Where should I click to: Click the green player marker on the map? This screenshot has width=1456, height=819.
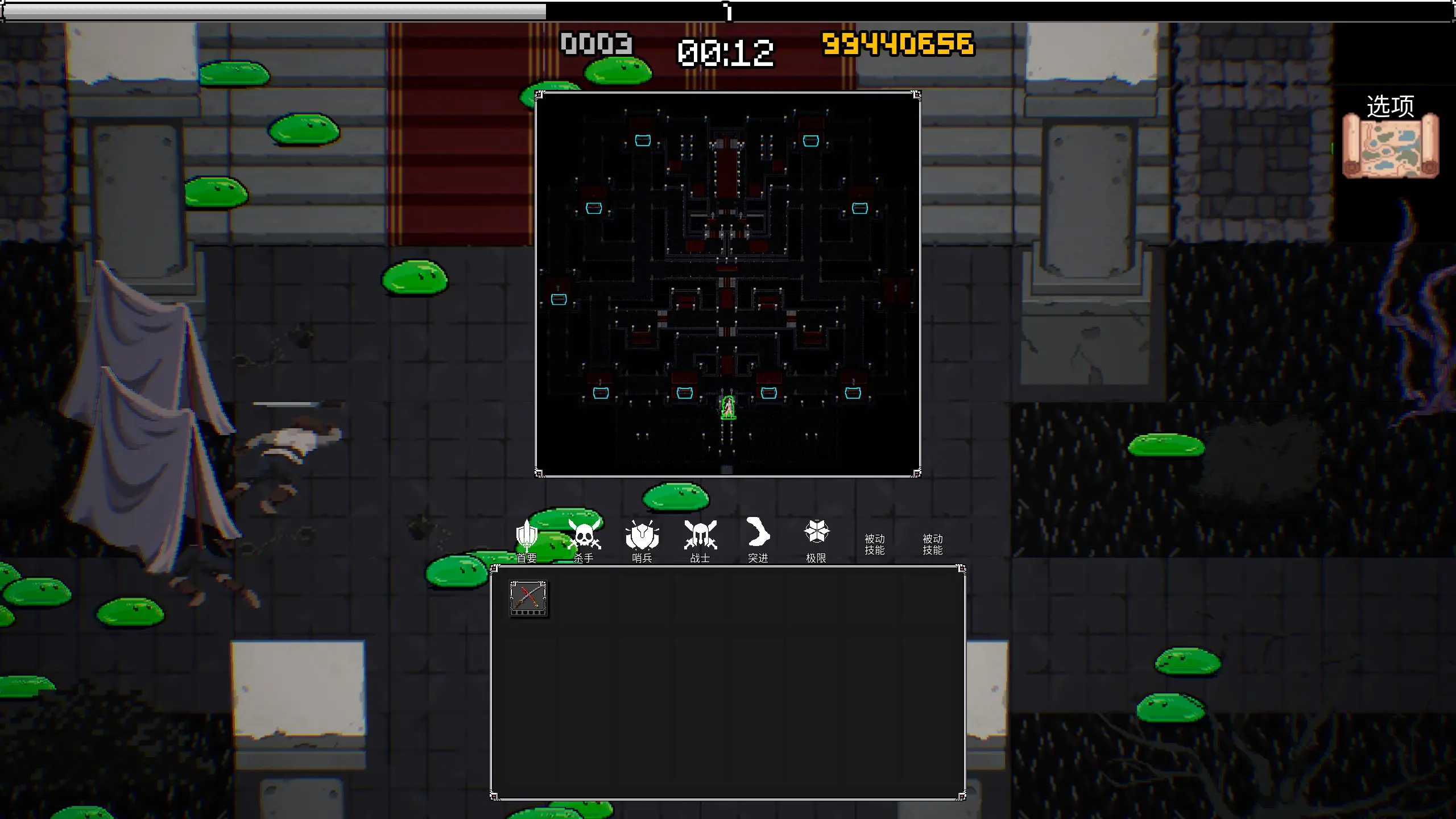coord(728,408)
